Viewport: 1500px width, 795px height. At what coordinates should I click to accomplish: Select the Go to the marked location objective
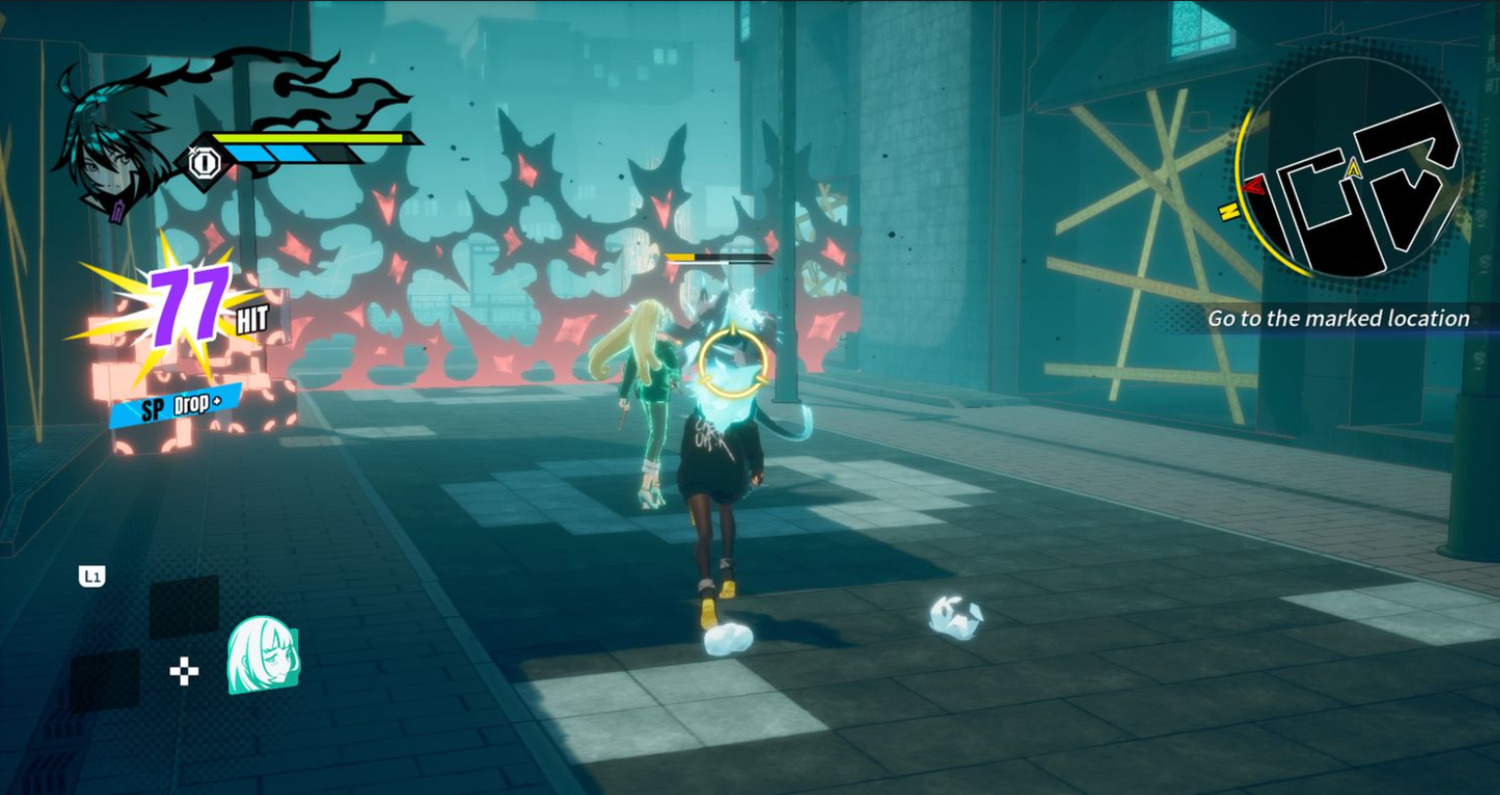1338,319
